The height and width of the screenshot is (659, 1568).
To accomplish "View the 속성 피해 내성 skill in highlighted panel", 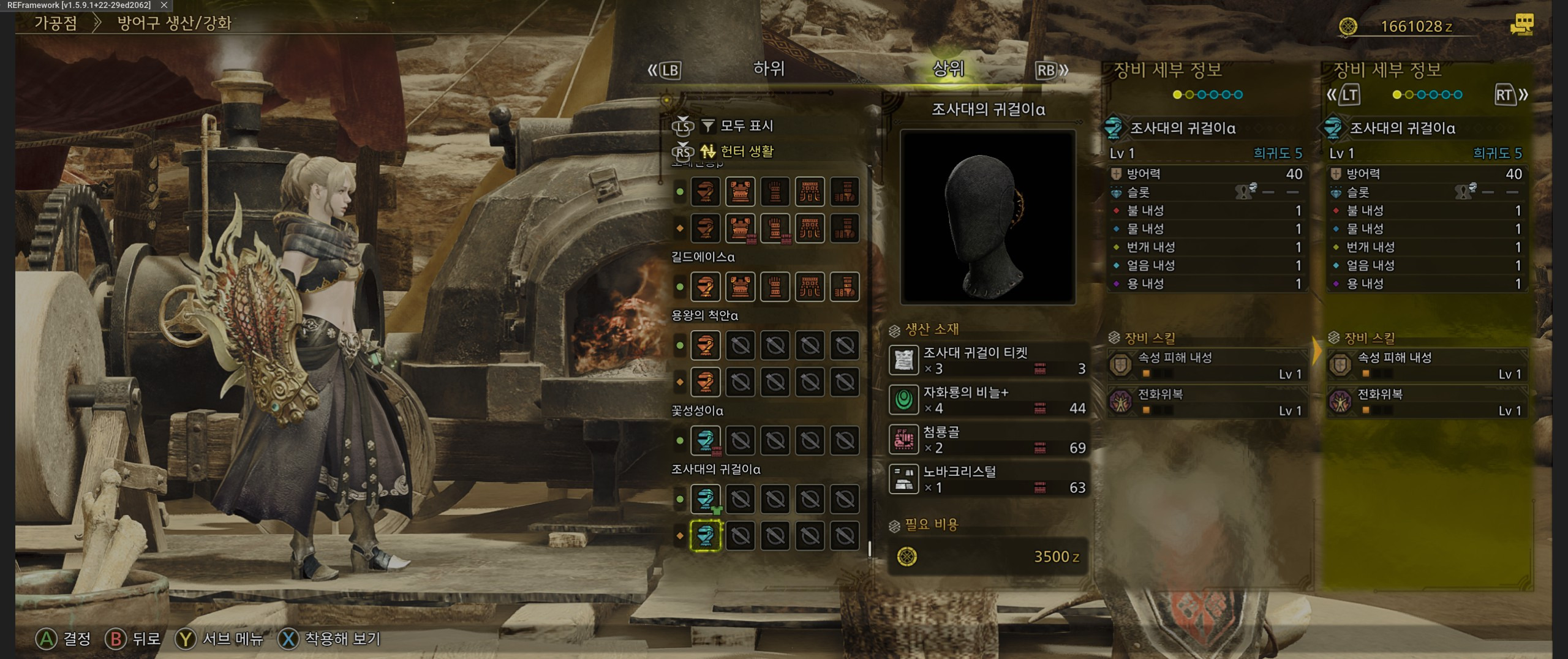I will [x=1426, y=365].
